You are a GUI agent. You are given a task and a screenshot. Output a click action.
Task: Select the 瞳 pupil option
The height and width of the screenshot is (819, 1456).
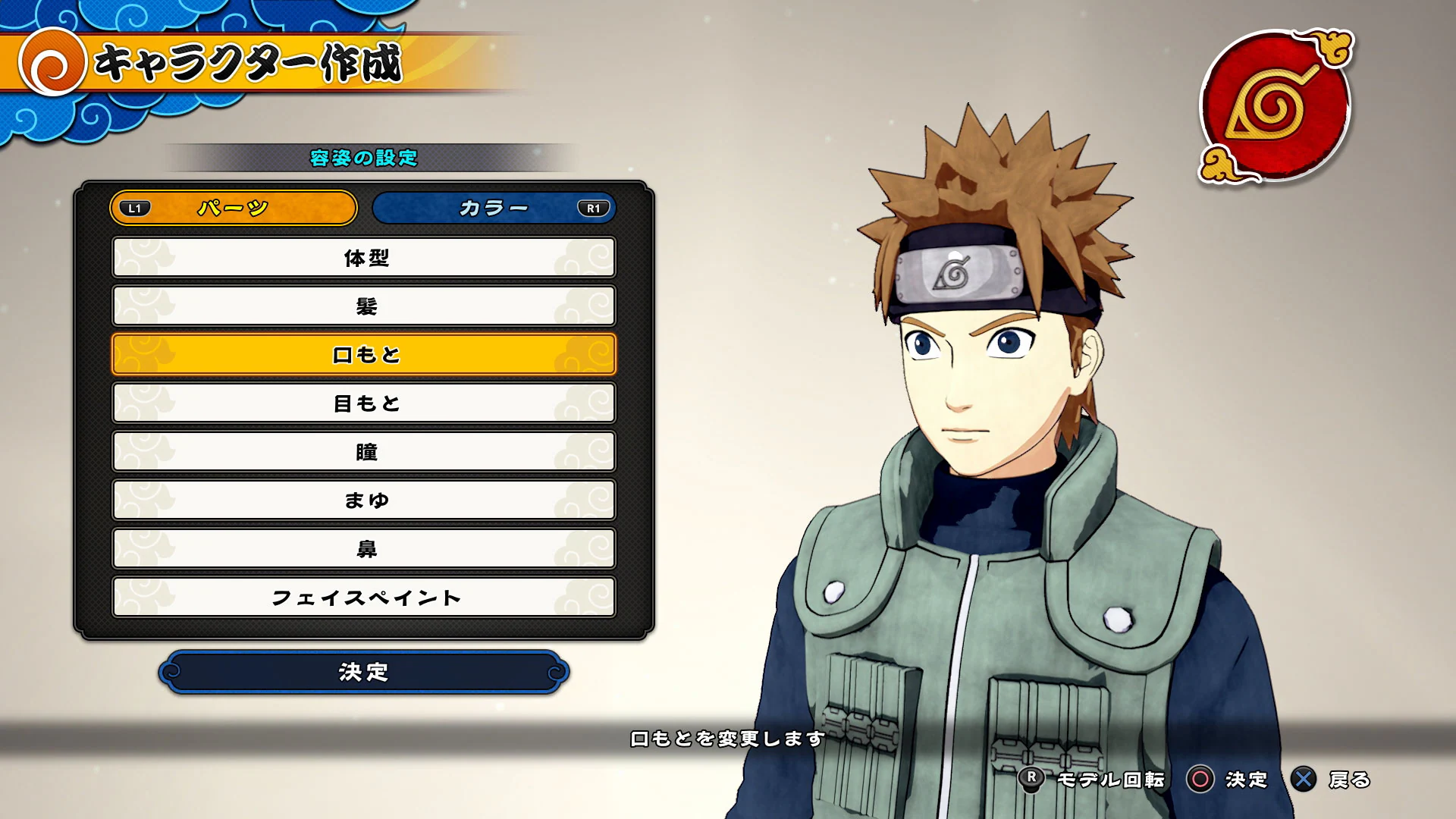coord(366,452)
